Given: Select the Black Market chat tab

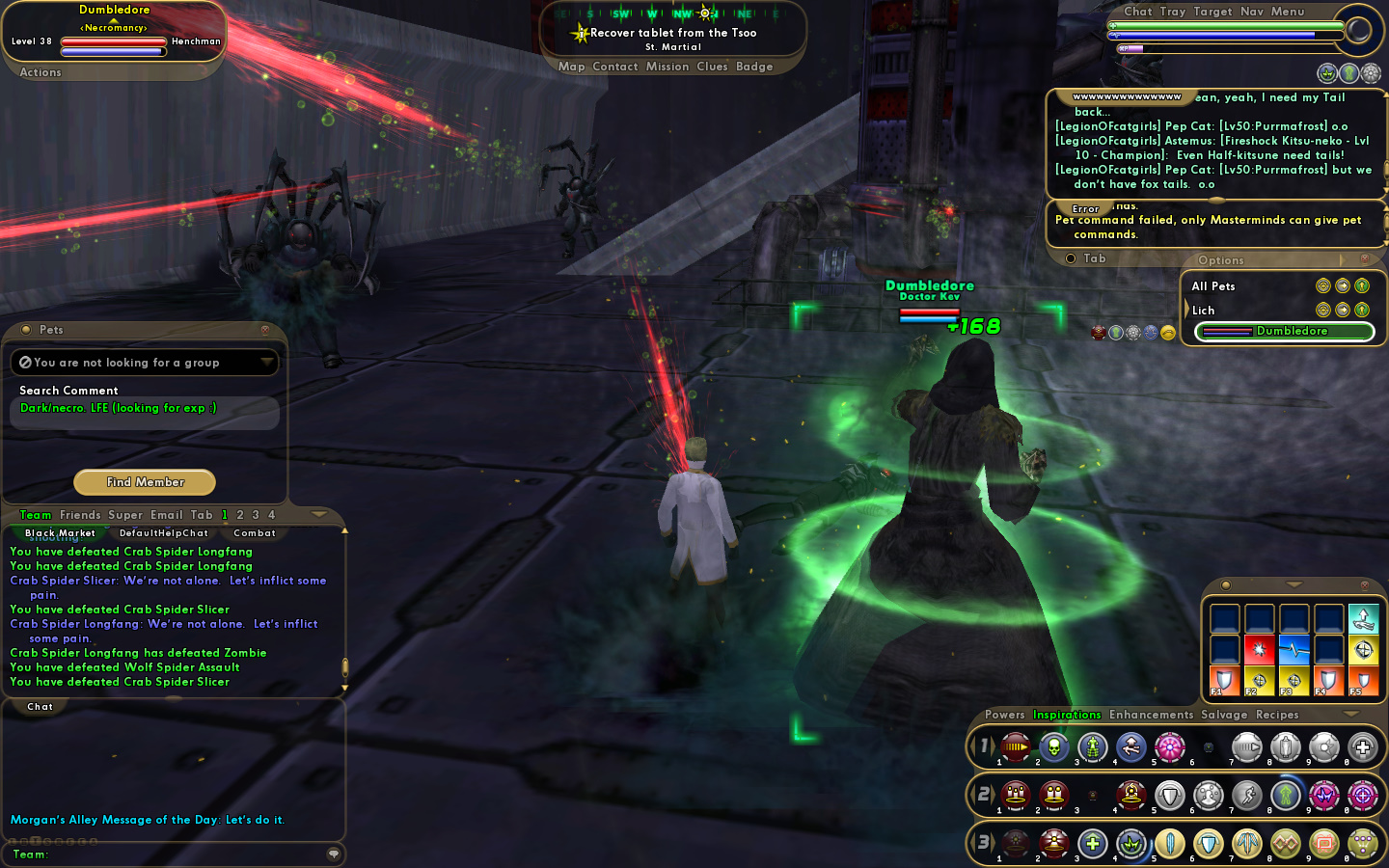Looking at the screenshot, I should [x=60, y=533].
